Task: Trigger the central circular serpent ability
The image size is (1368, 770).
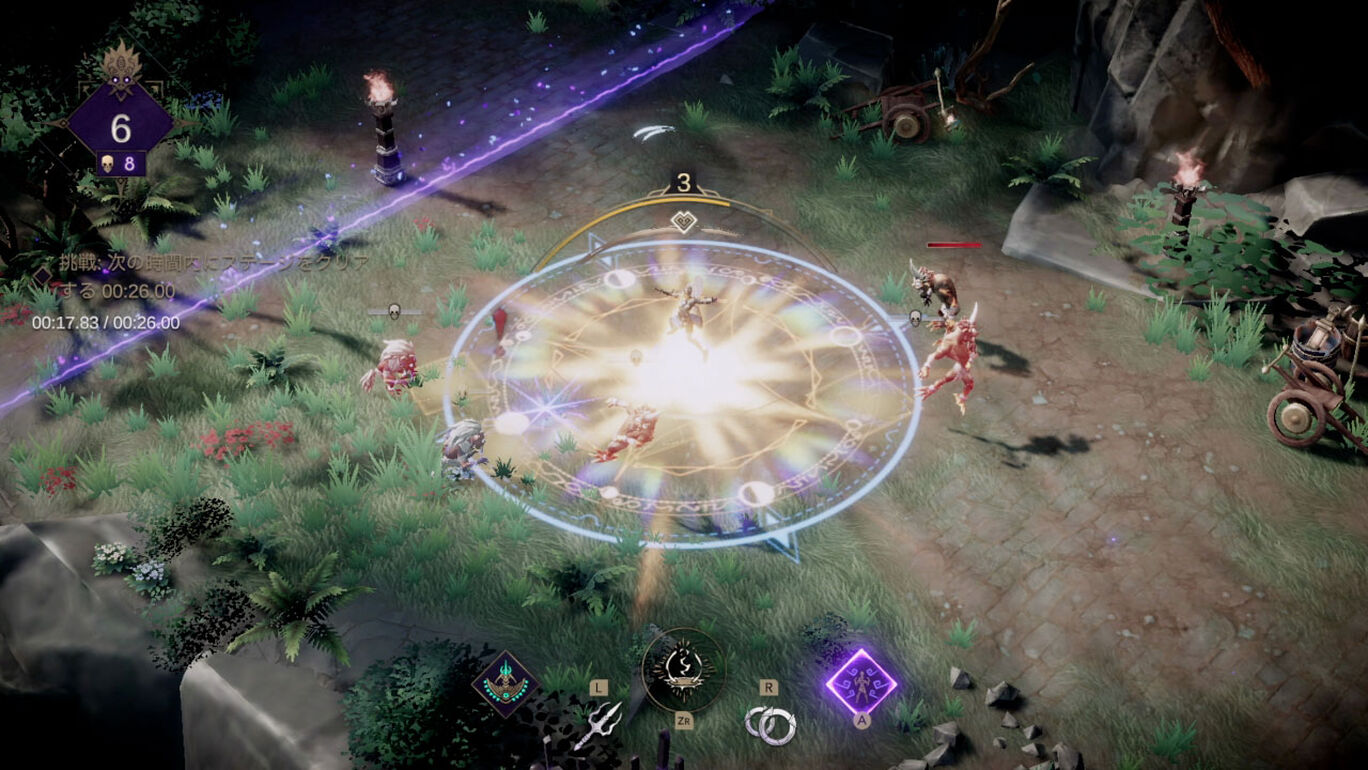Action: (683, 669)
